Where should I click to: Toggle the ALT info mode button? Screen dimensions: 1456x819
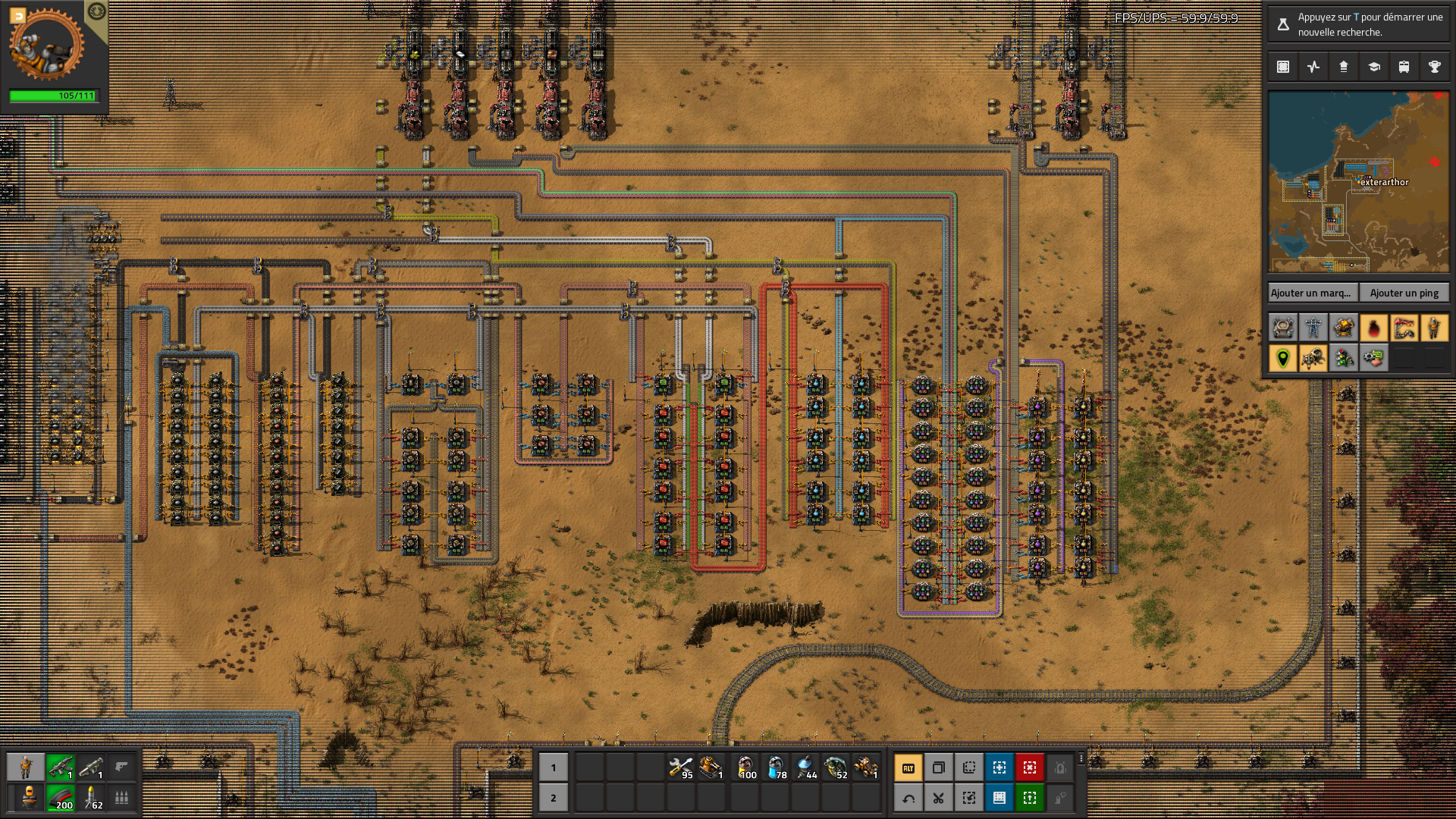[908, 767]
